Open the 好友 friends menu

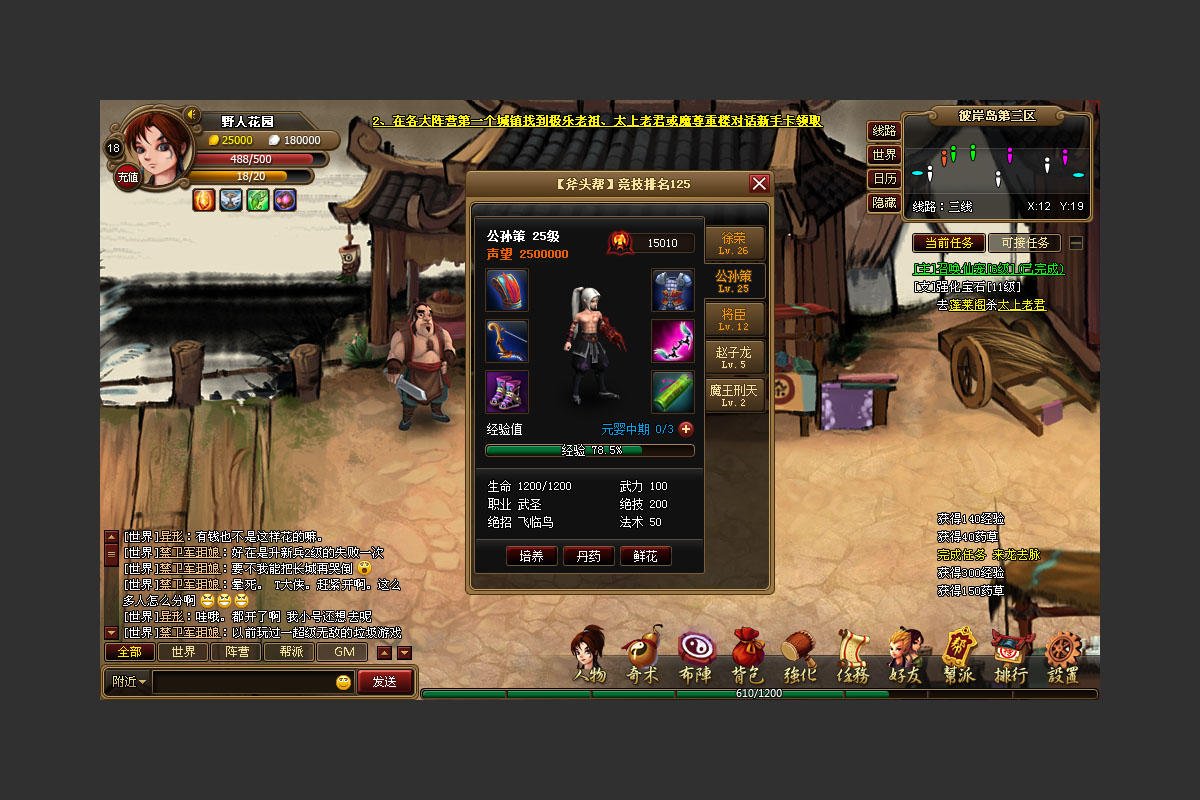point(906,656)
